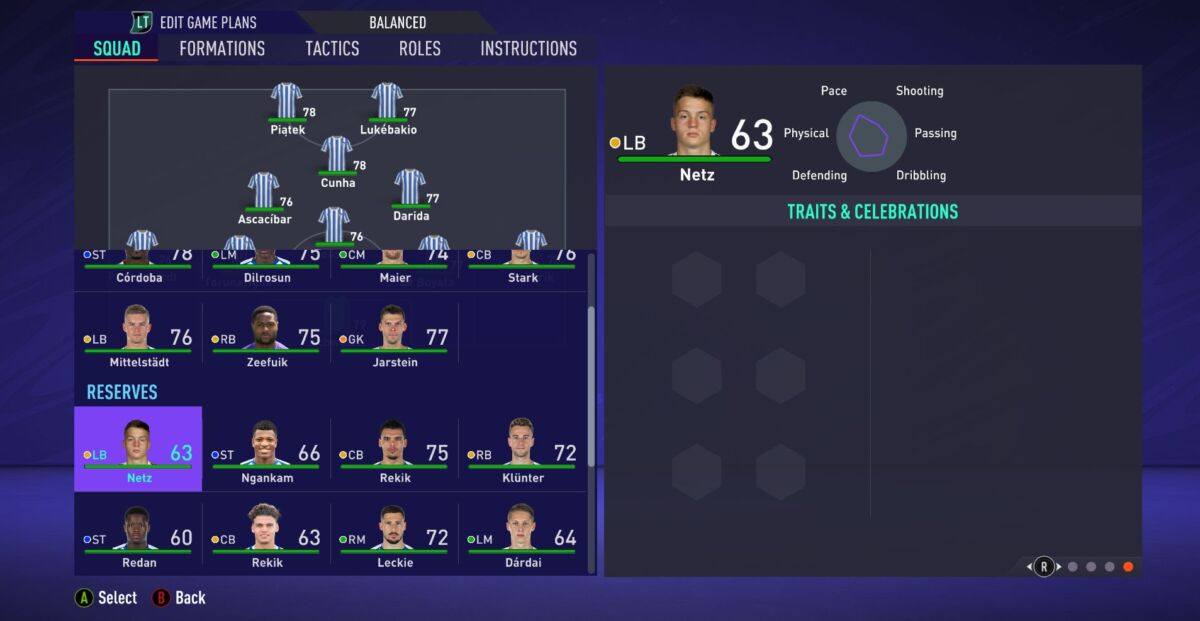This screenshot has height=621, width=1200.
Task: Click Cunha's shirt on the pitch
Action: click(337, 156)
